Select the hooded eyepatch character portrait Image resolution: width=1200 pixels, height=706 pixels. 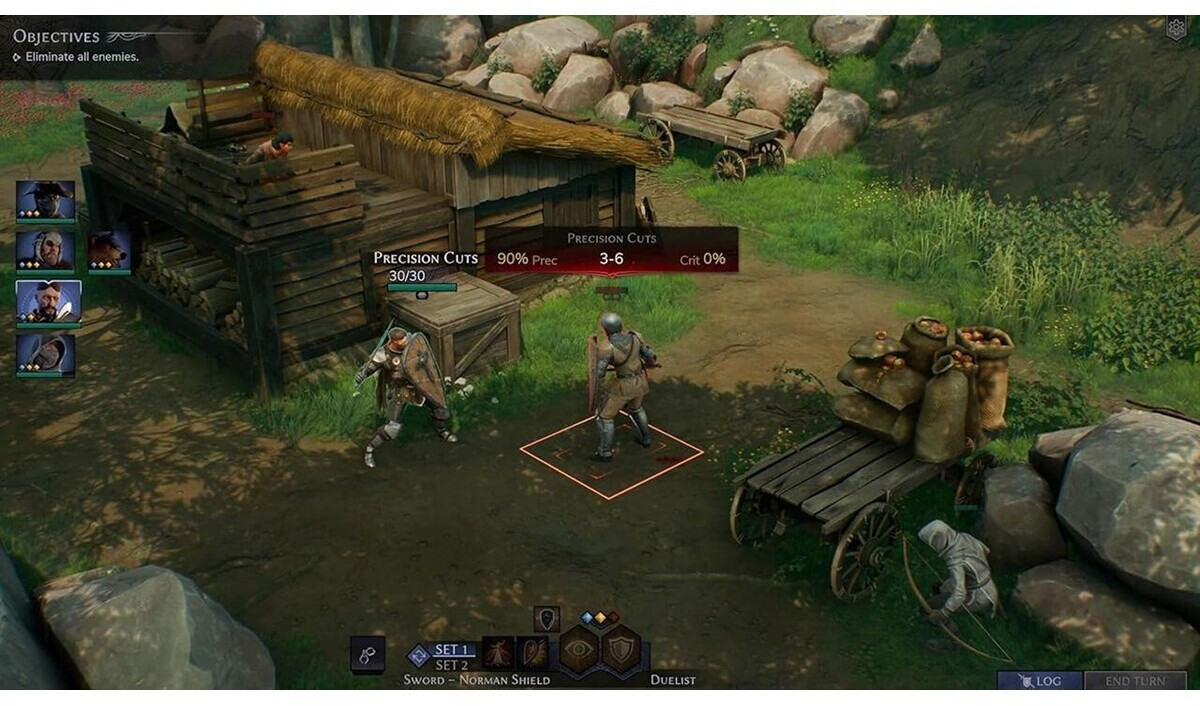45,250
